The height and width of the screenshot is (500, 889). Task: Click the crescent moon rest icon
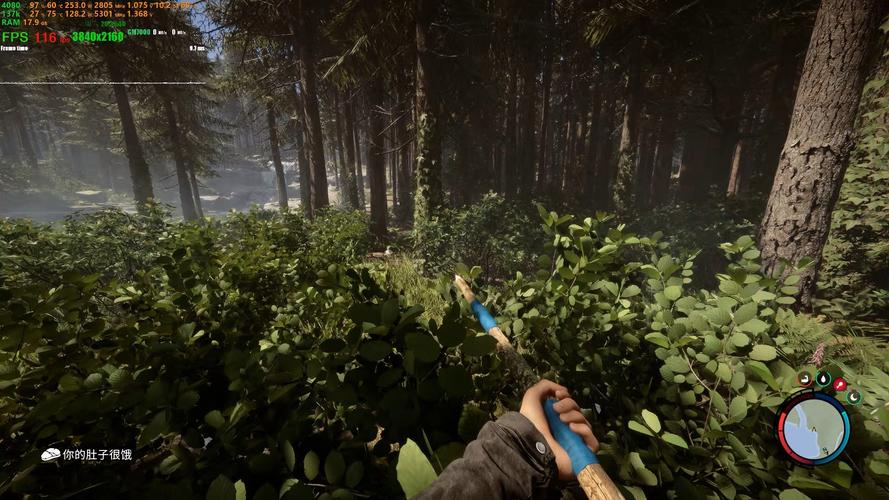pos(854,397)
